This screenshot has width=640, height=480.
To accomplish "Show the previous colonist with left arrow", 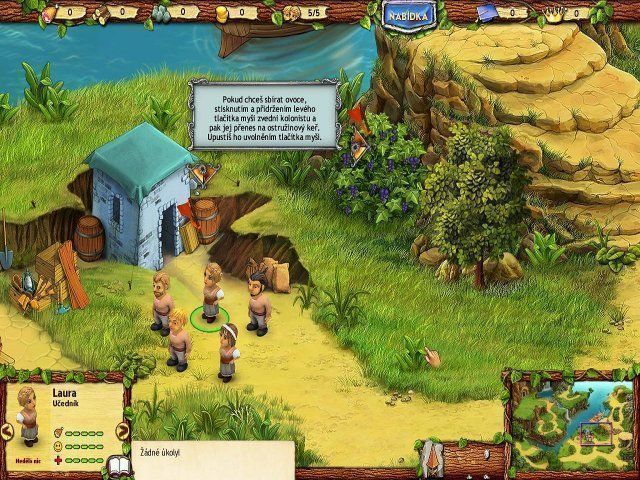I will point(7,431).
